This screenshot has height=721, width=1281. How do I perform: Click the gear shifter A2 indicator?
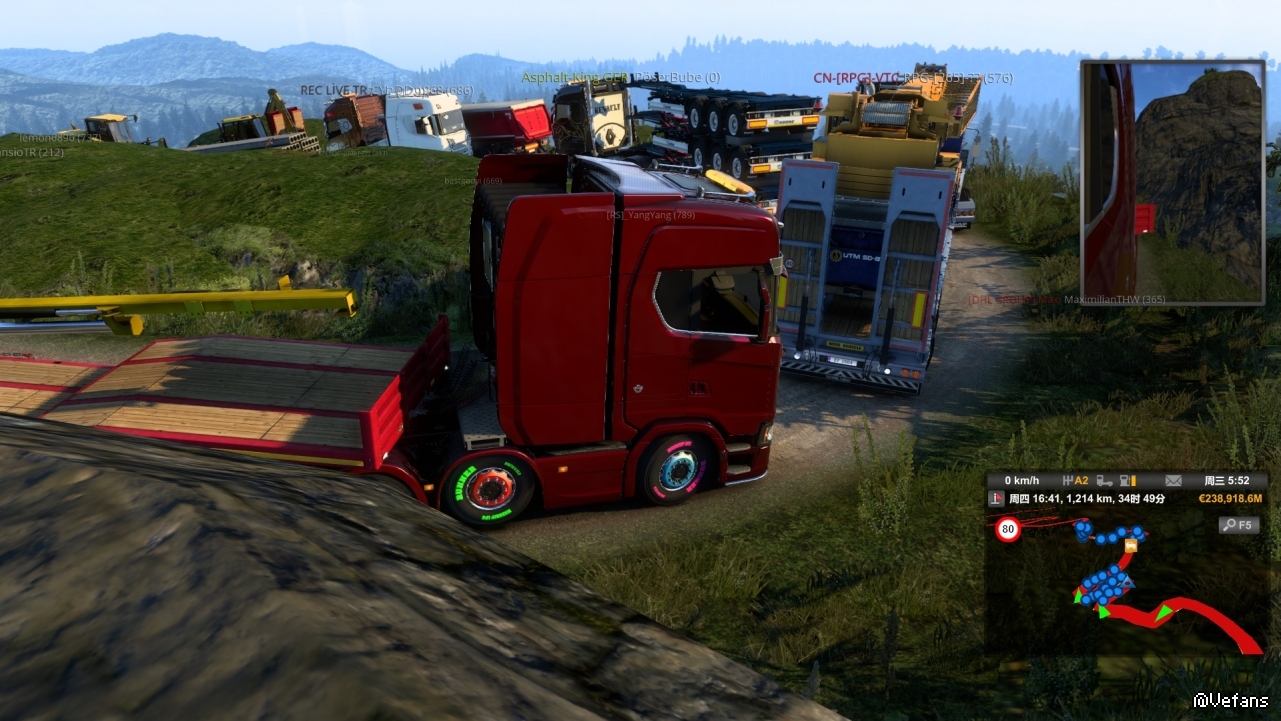(1075, 480)
